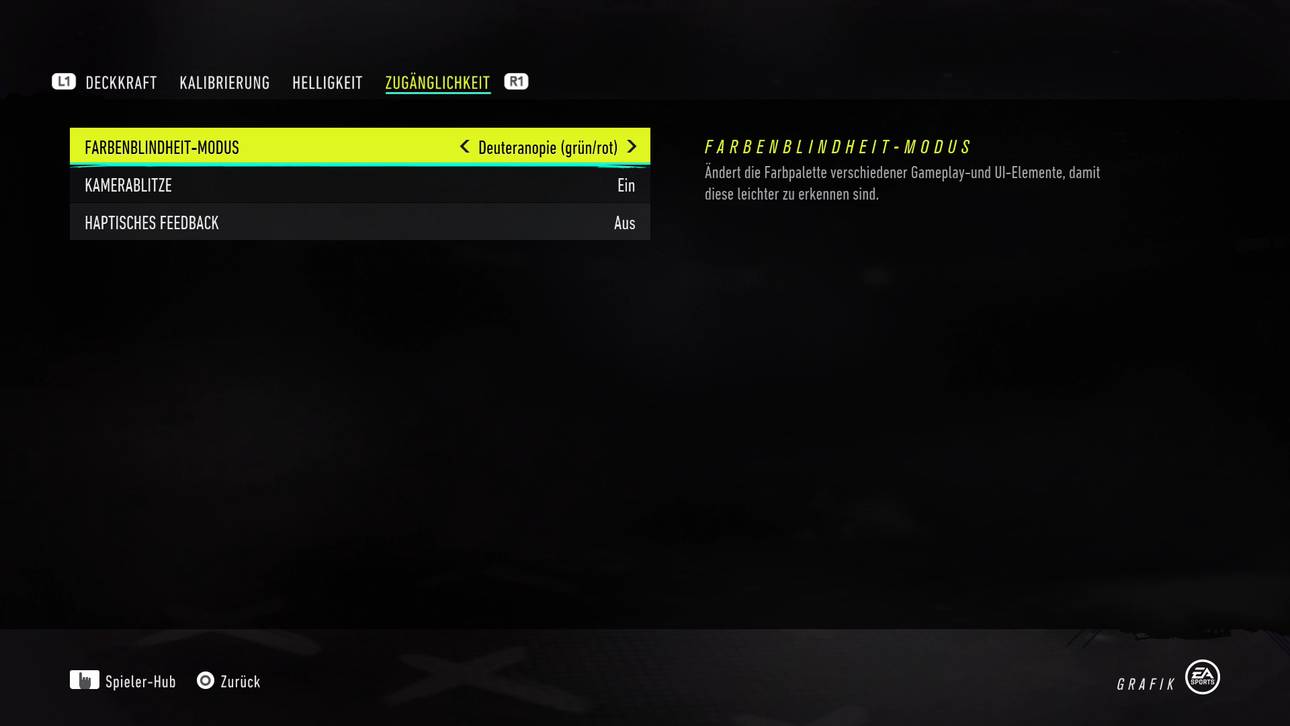Enable Haptisches Feedback

coord(624,222)
